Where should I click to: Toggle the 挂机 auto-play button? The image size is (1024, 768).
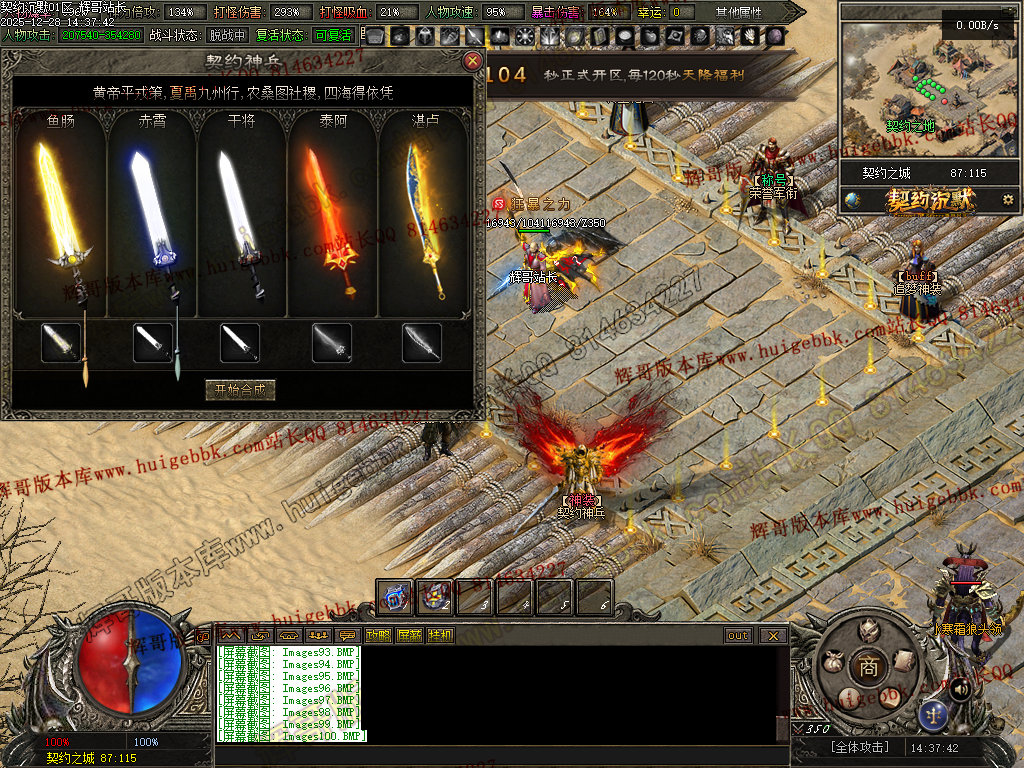point(440,635)
